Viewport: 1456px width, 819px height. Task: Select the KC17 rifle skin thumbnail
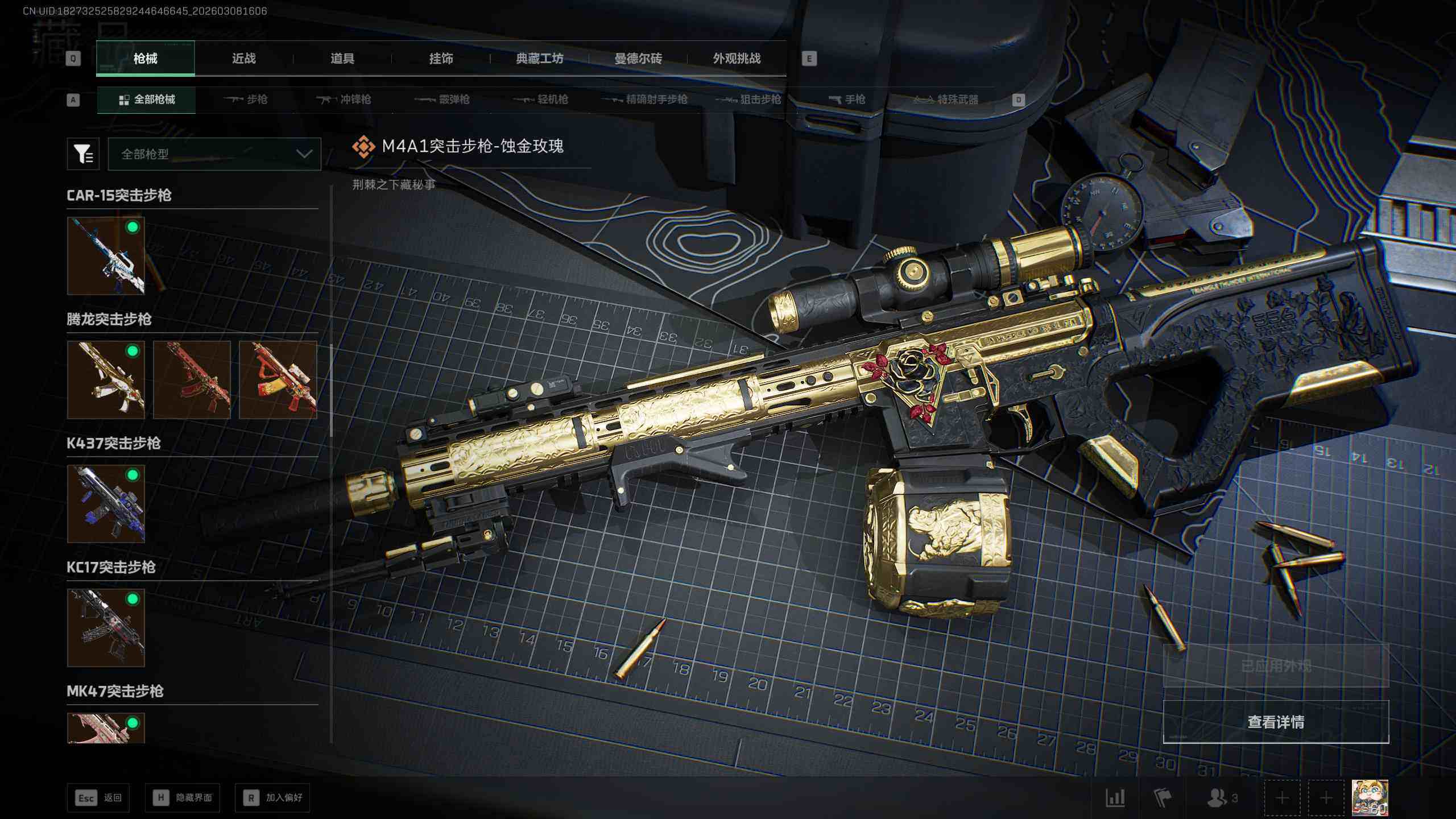(106, 628)
